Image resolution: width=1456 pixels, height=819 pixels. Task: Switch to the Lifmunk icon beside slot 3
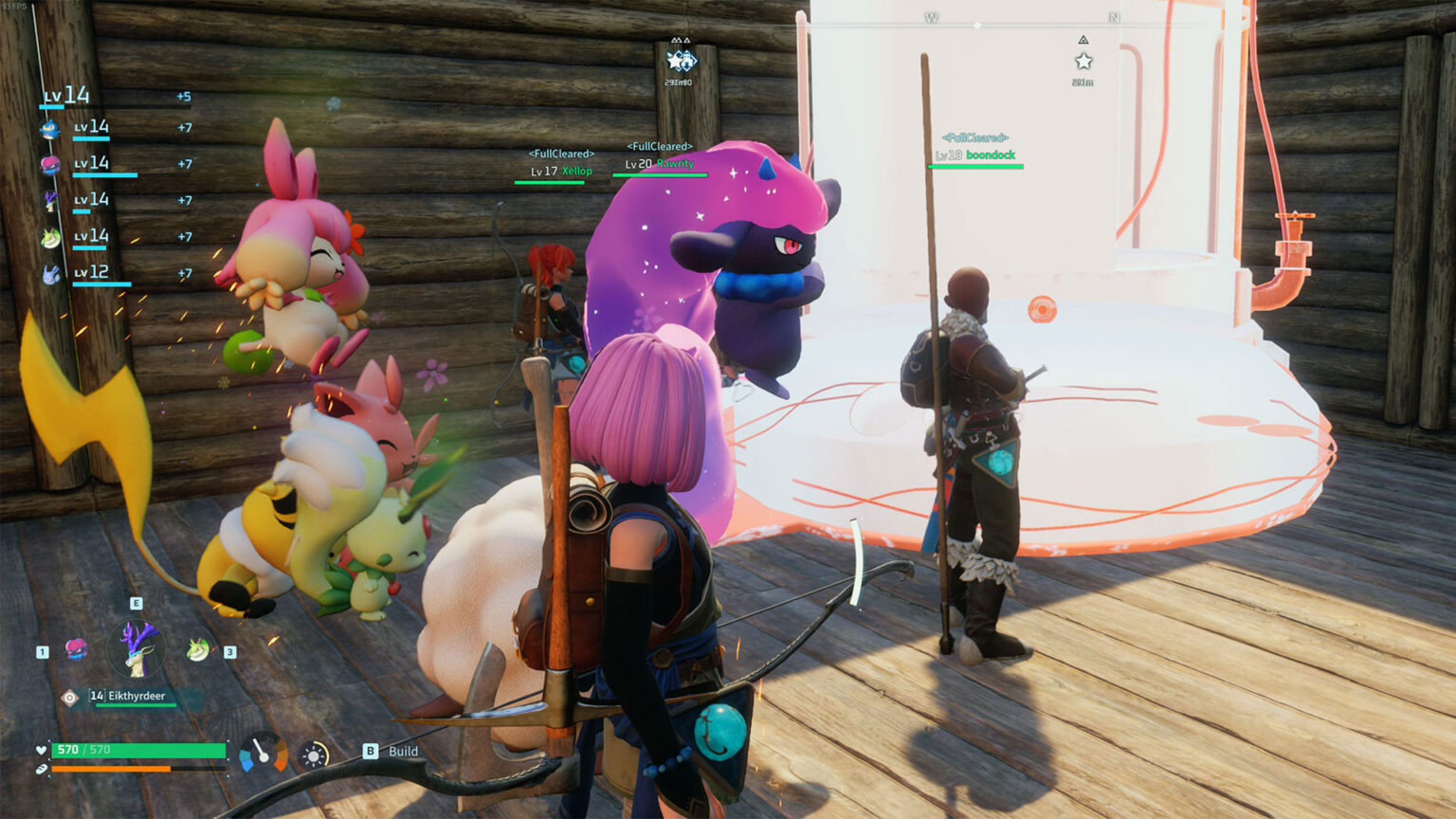(198, 649)
